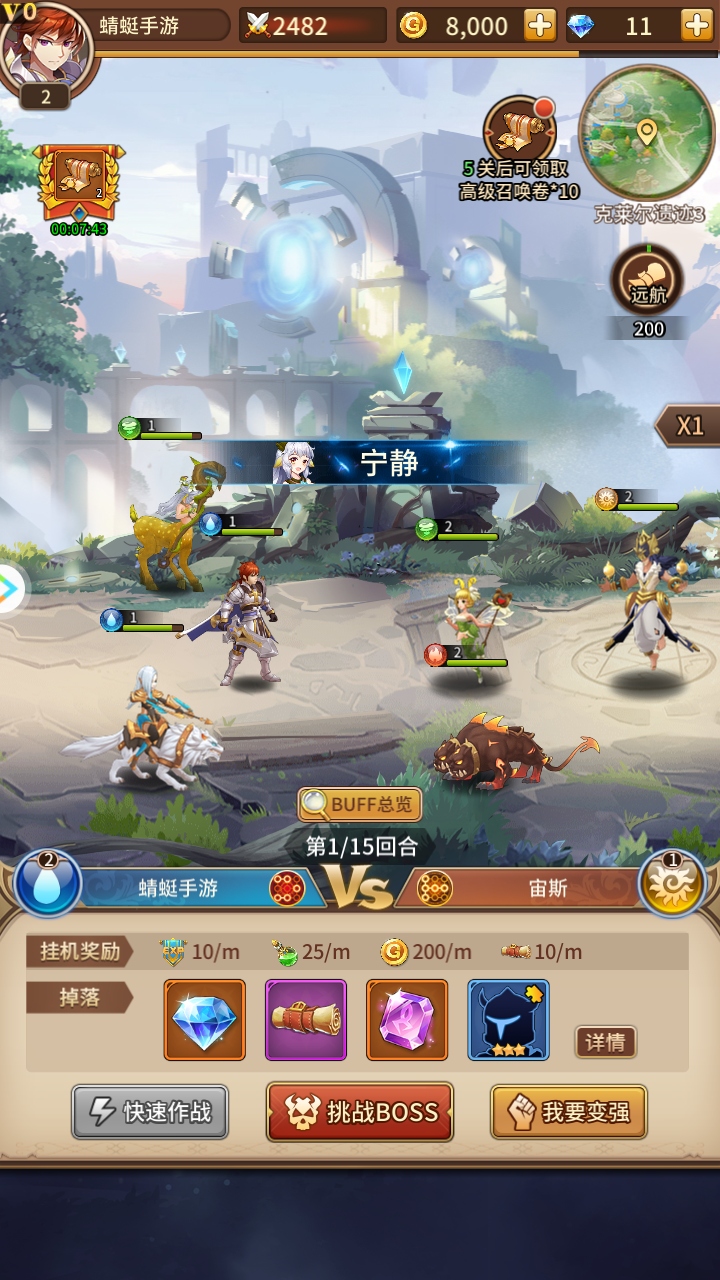Toggle the X1 battle speed
The image size is (720, 1280).
click(x=689, y=426)
